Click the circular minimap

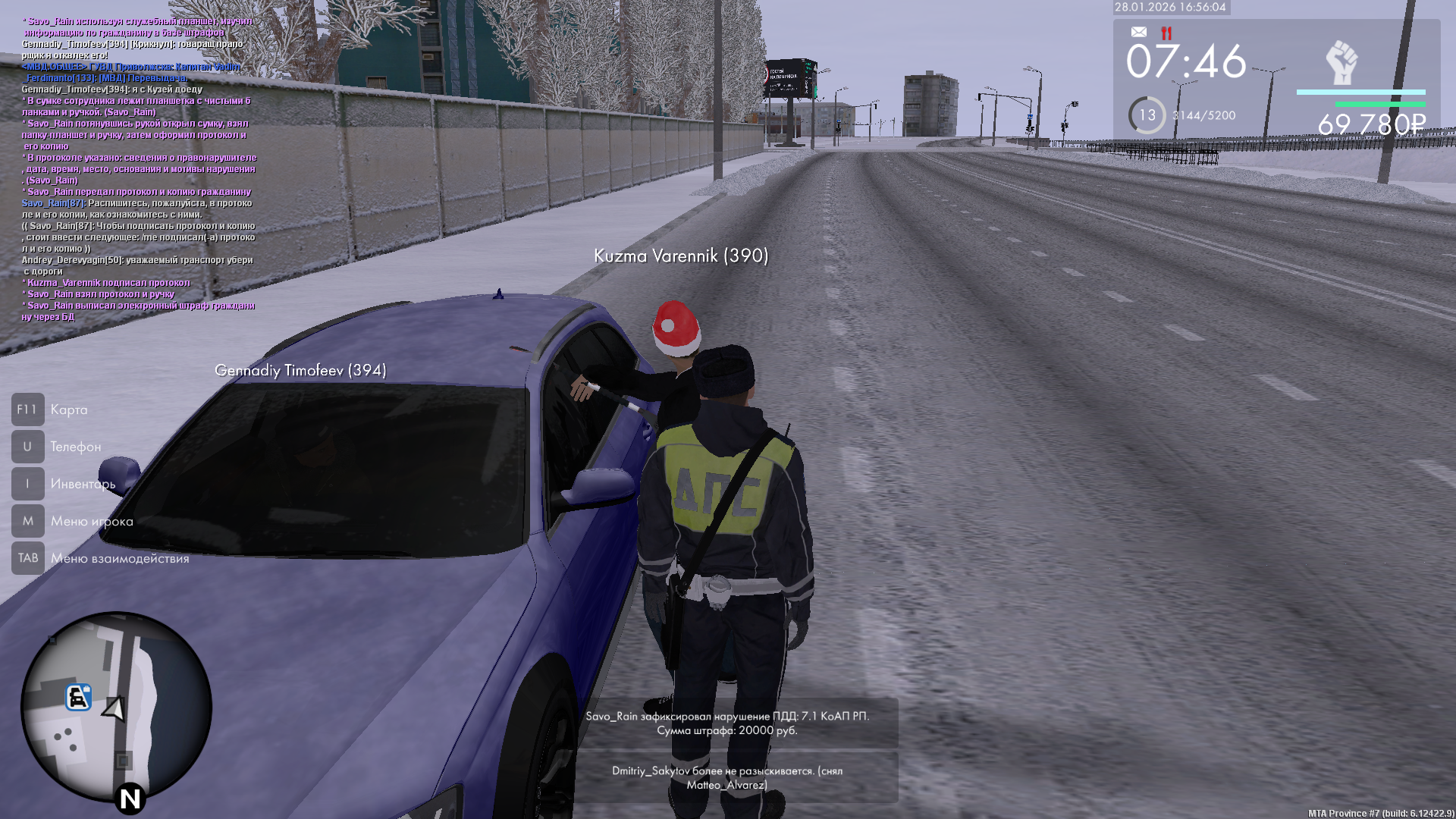(x=116, y=707)
